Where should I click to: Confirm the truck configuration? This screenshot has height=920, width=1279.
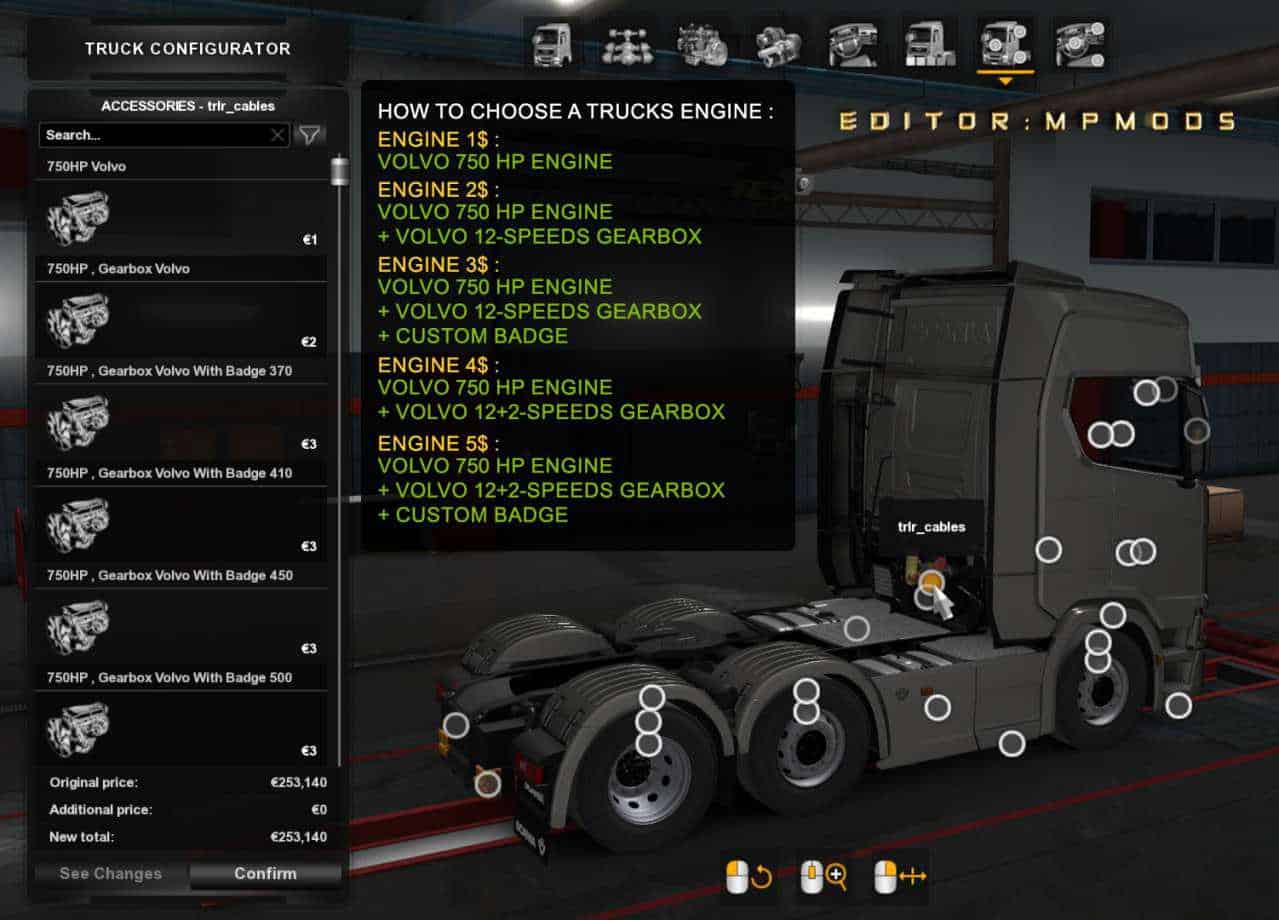pyautogui.click(x=265, y=873)
